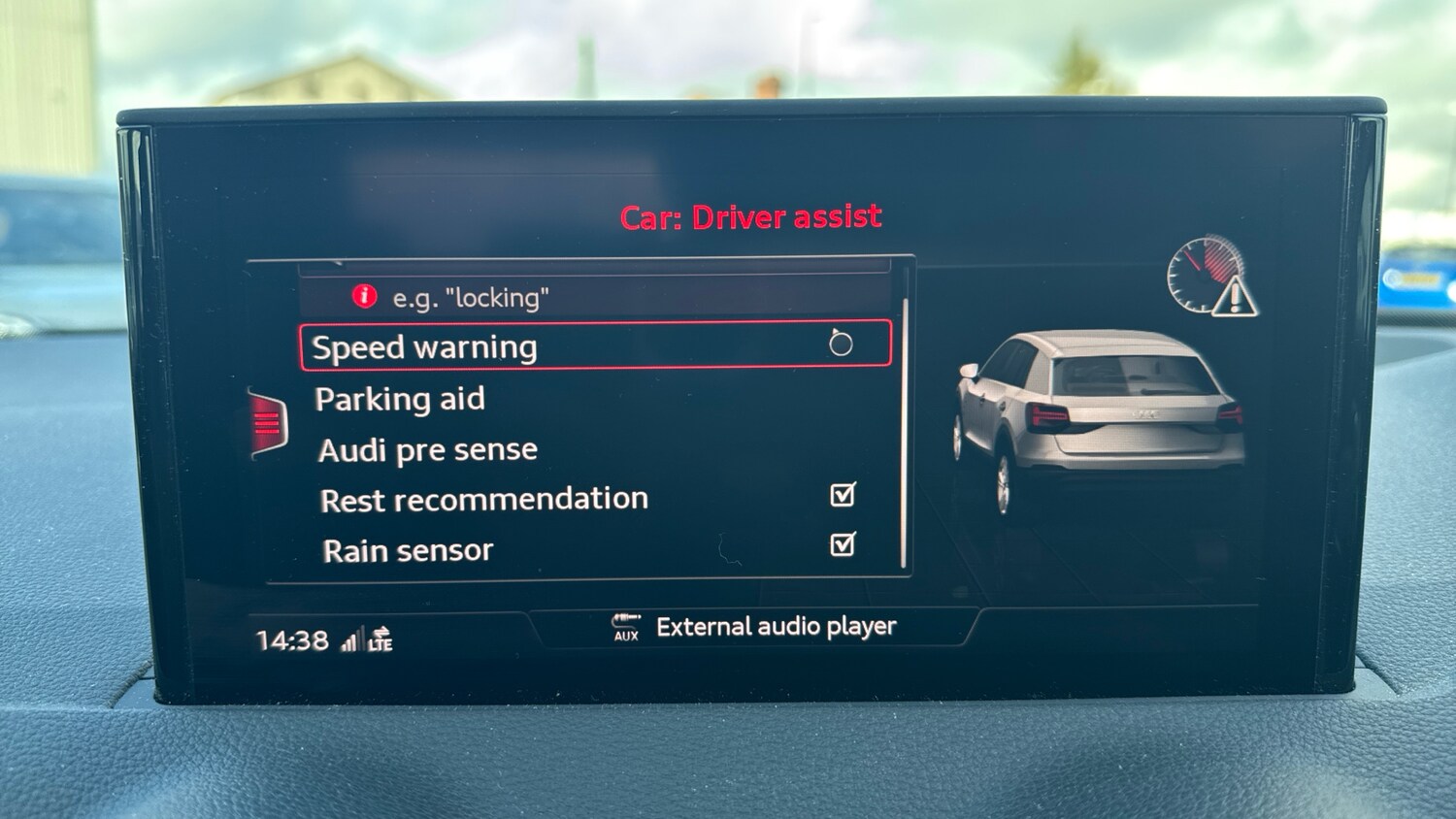
Task: Select the External audio player bar
Action: (755, 627)
